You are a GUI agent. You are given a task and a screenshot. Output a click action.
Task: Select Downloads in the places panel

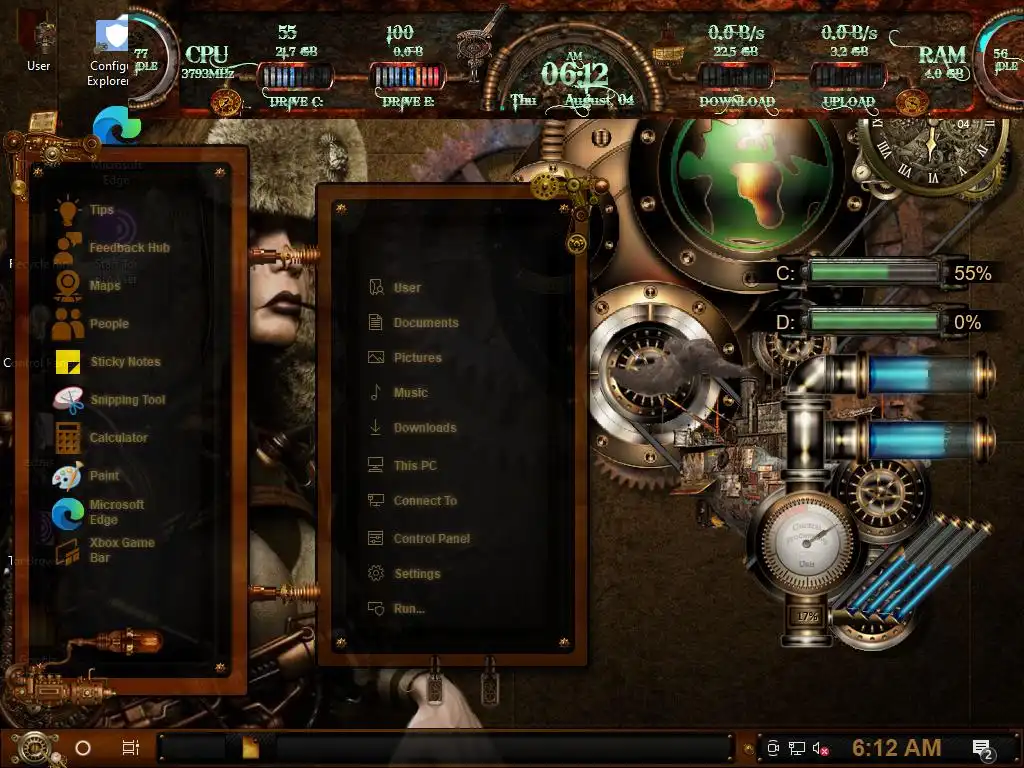[x=424, y=428]
